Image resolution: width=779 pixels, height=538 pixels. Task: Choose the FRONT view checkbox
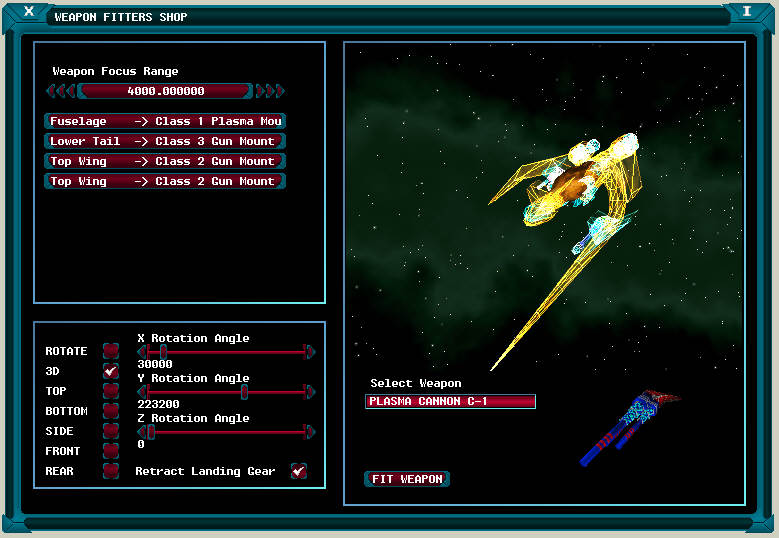(111, 451)
